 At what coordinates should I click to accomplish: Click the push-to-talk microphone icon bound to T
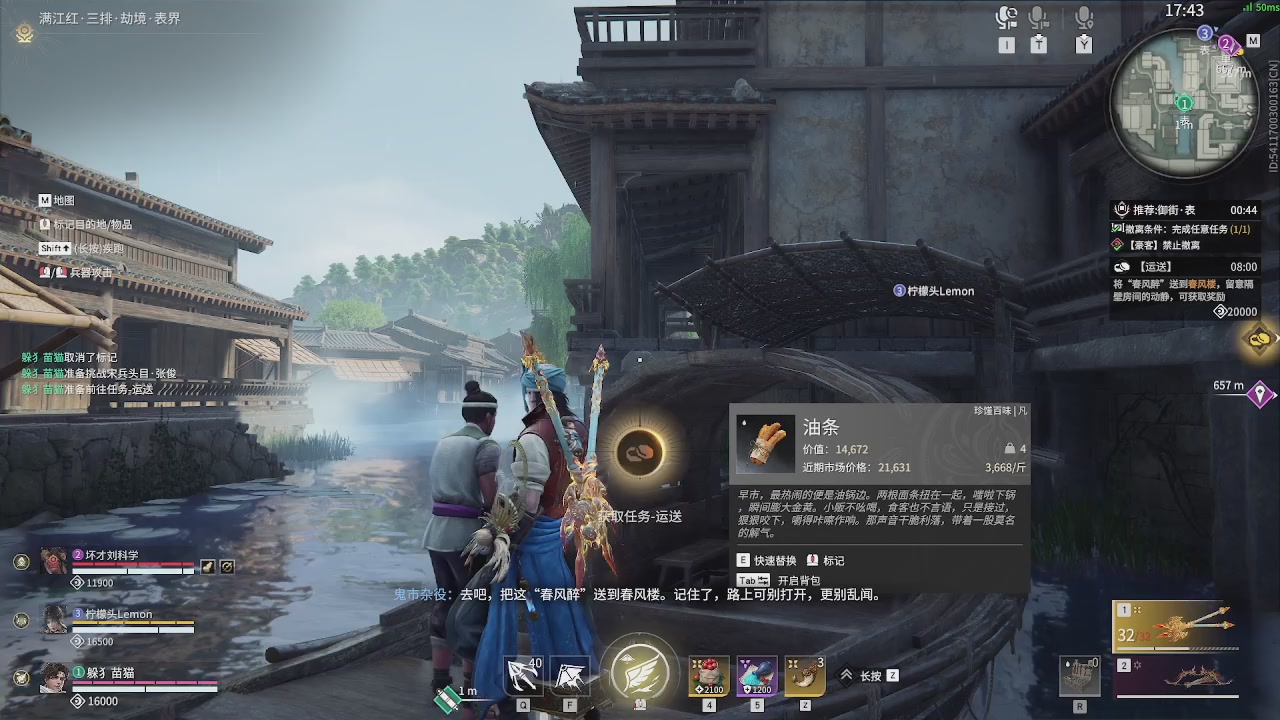1037,17
